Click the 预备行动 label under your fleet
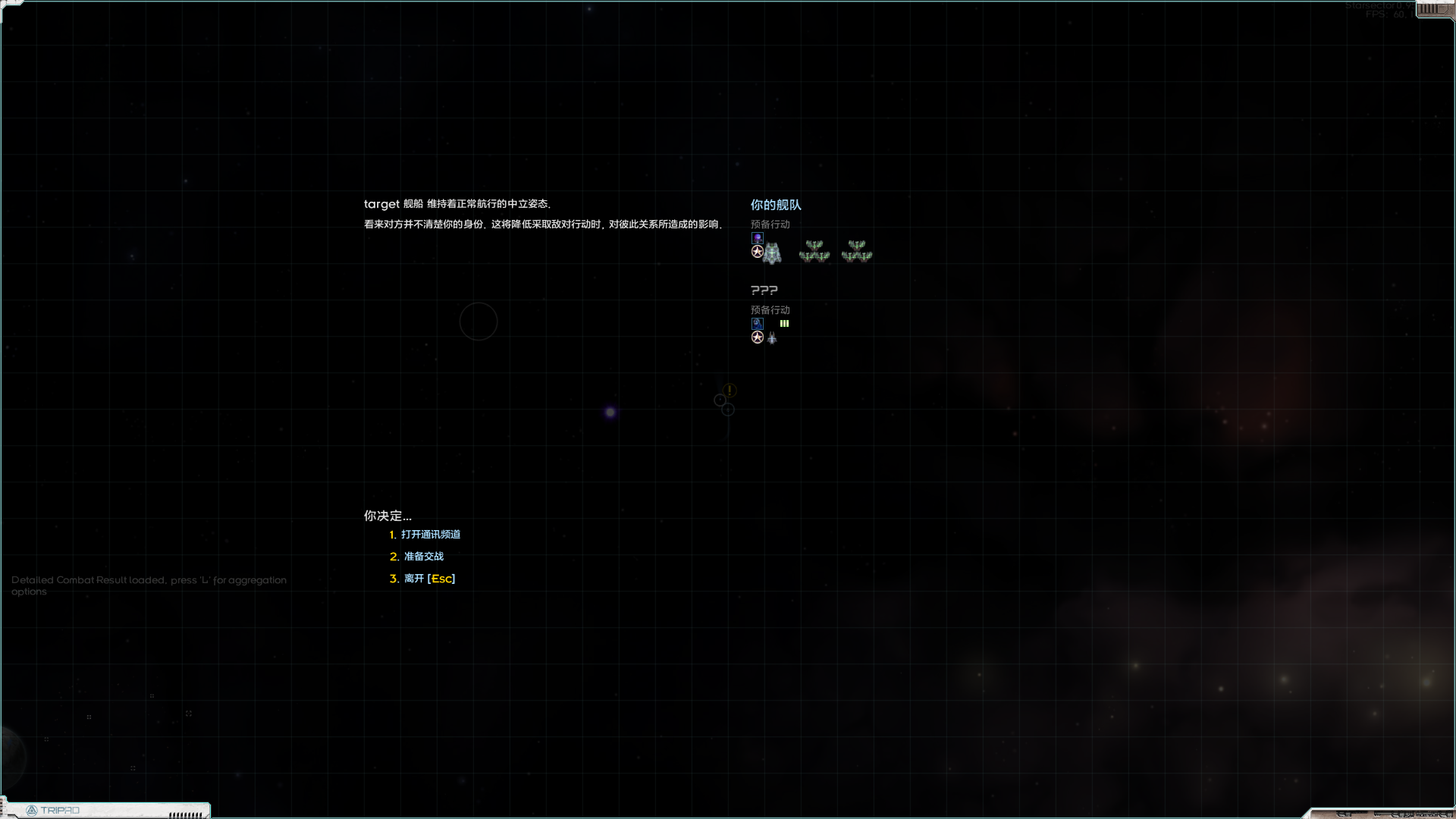Screen dimensions: 1456x819 click(769, 224)
